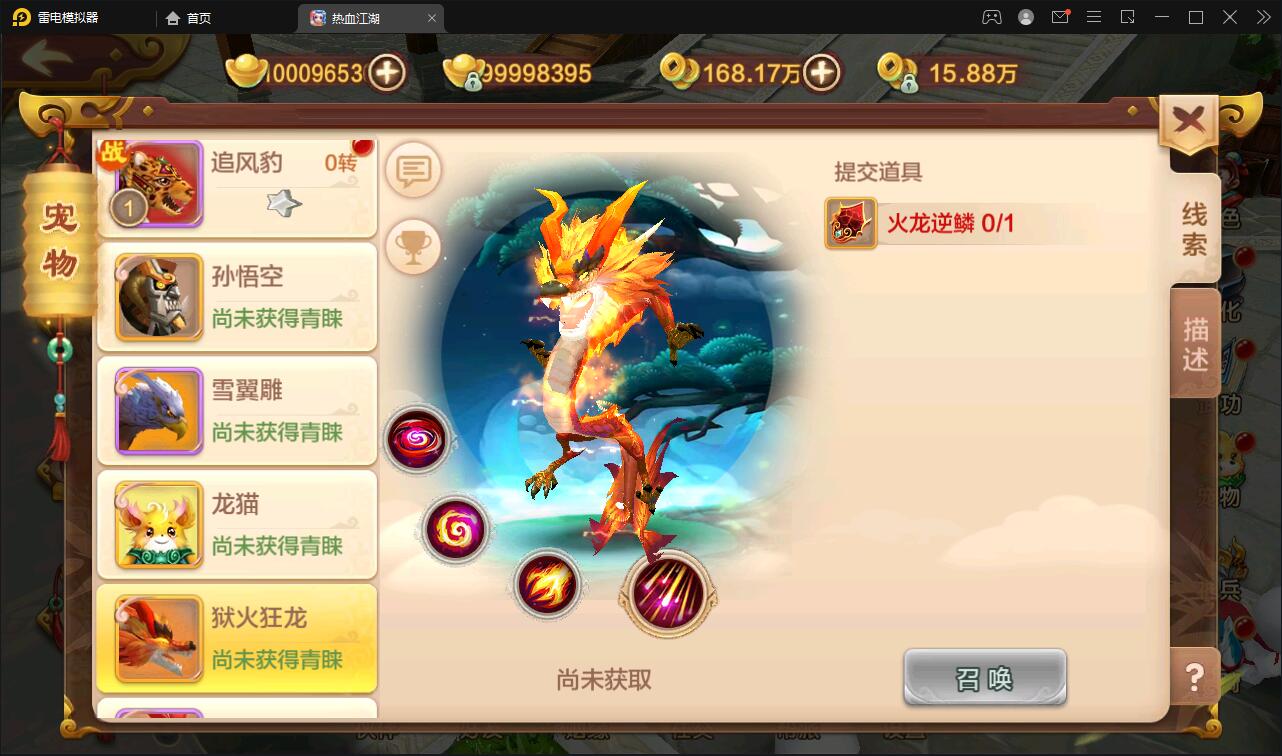1282x756 pixels.
Task: Click the plus next to gold ingot currency
Action: [389, 71]
